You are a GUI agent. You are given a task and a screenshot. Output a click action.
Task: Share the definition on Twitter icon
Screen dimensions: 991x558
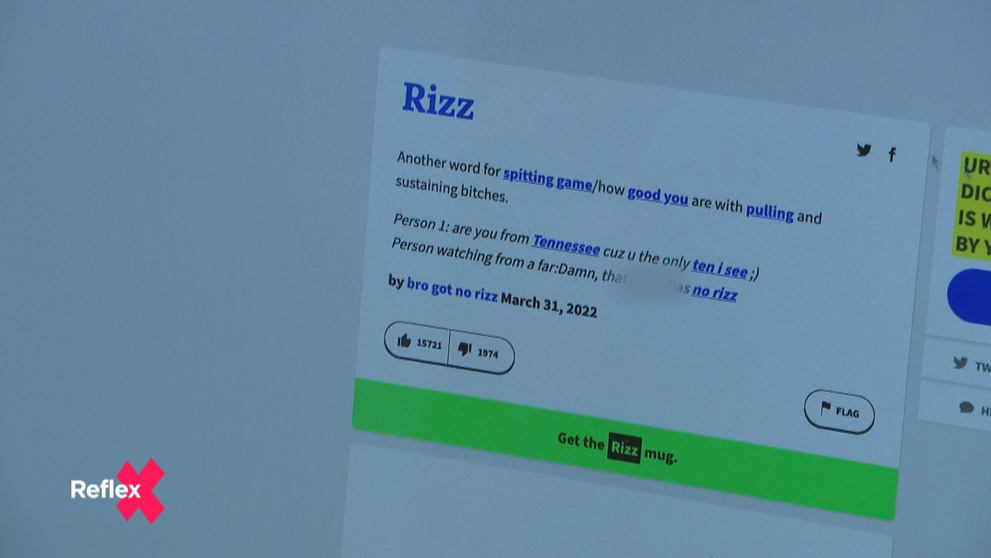click(864, 151)
